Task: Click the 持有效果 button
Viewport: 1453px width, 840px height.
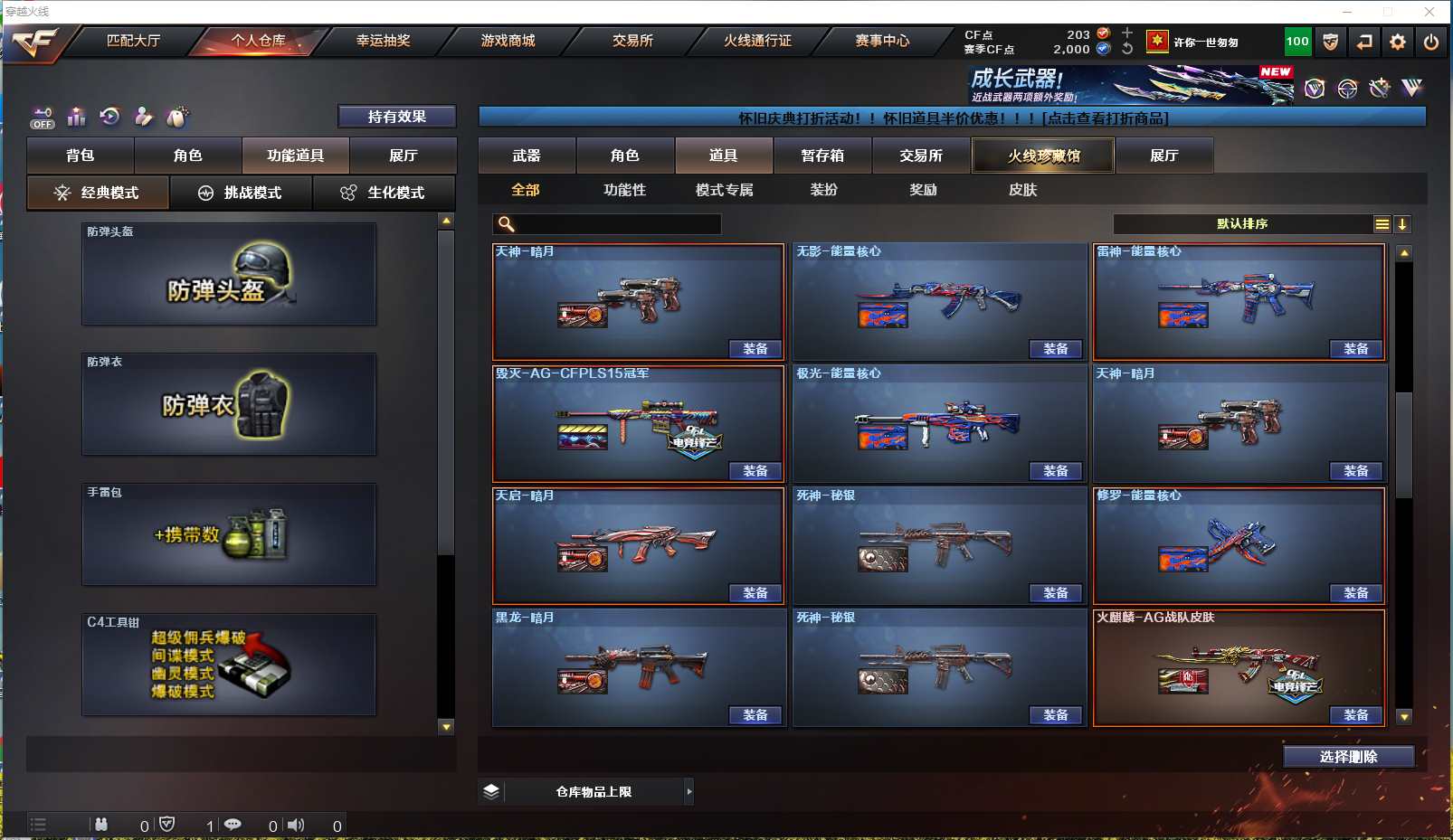Action: coord(396,117)
